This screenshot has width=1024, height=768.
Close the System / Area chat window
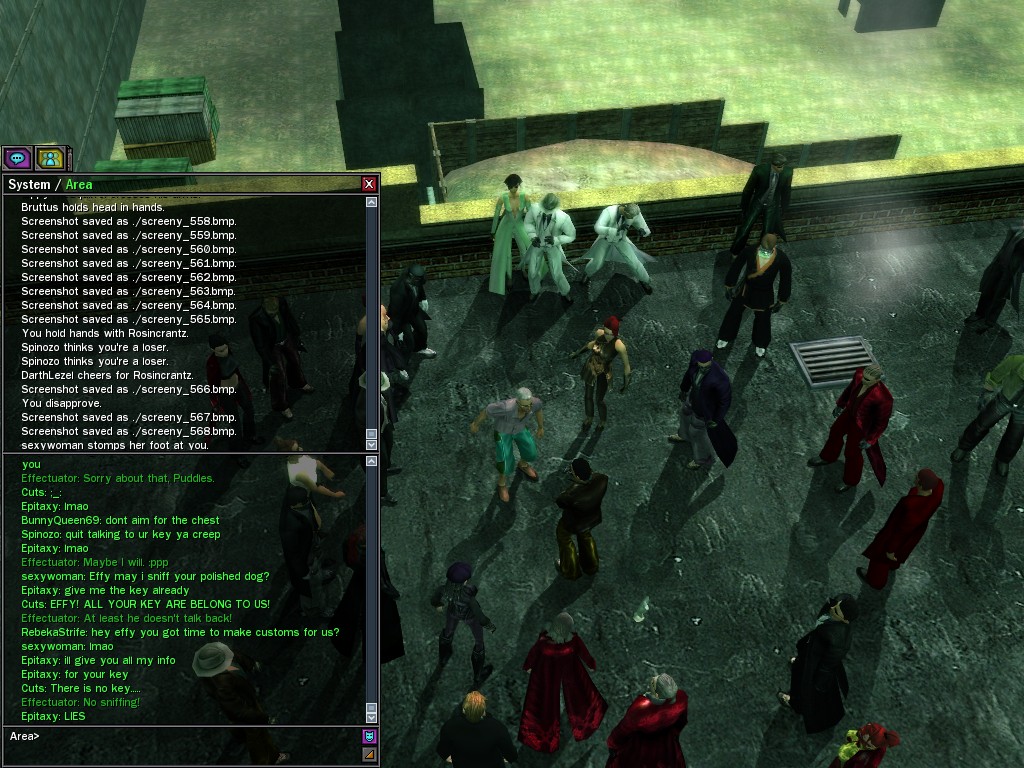tap(369, 184)
